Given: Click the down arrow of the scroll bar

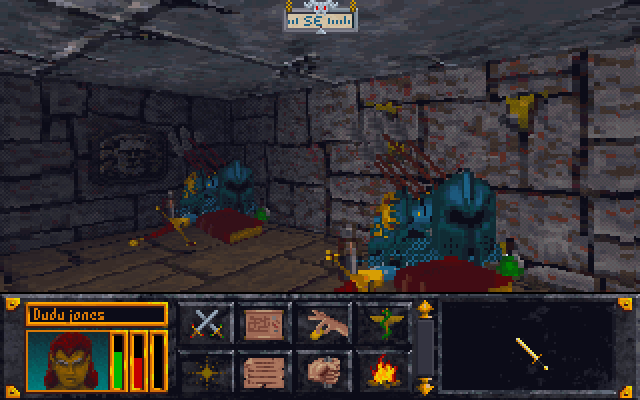Looking at the screenshot, I should pyautogui.click(x=425, y=384).
